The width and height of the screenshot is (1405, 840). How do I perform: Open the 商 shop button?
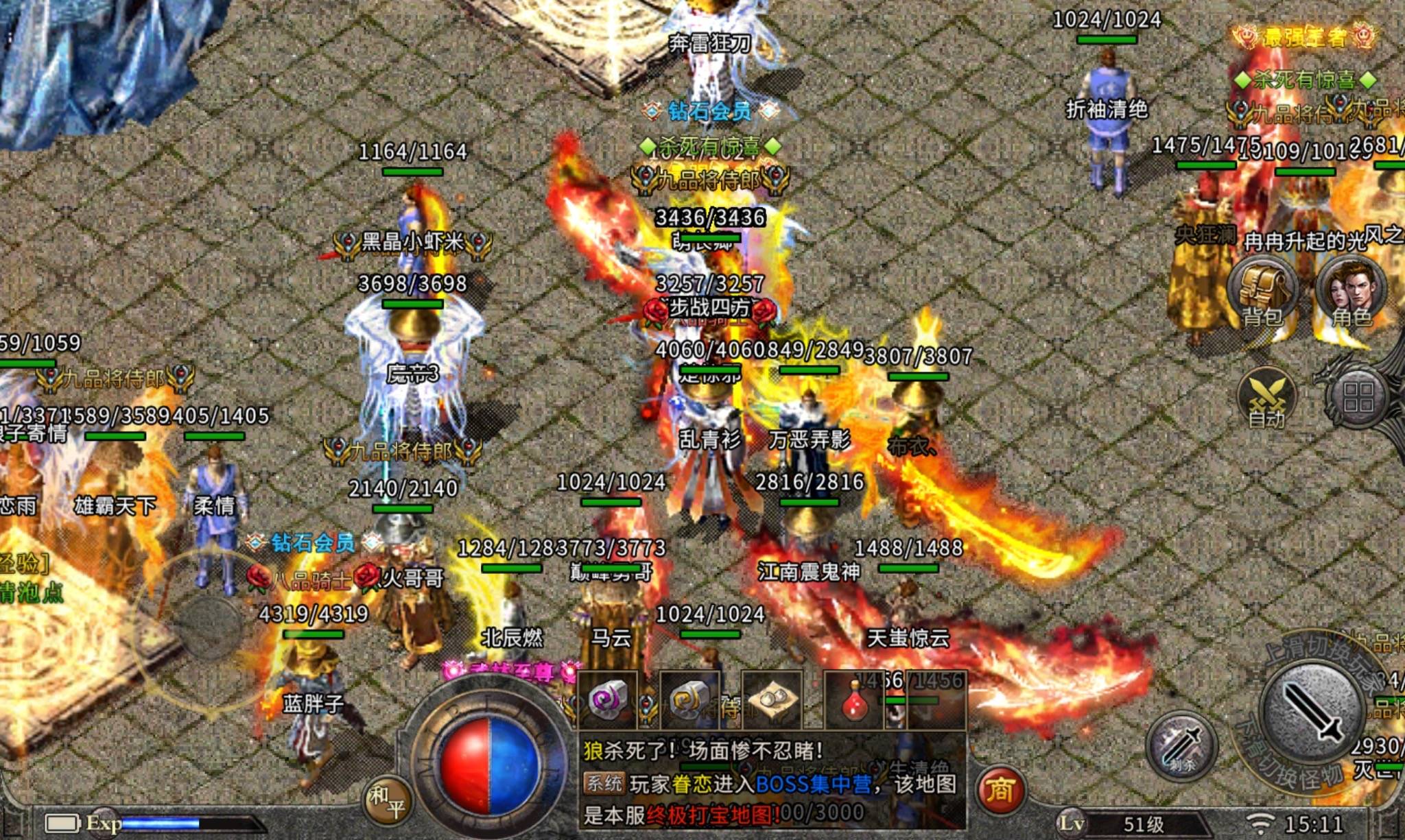1000,791
